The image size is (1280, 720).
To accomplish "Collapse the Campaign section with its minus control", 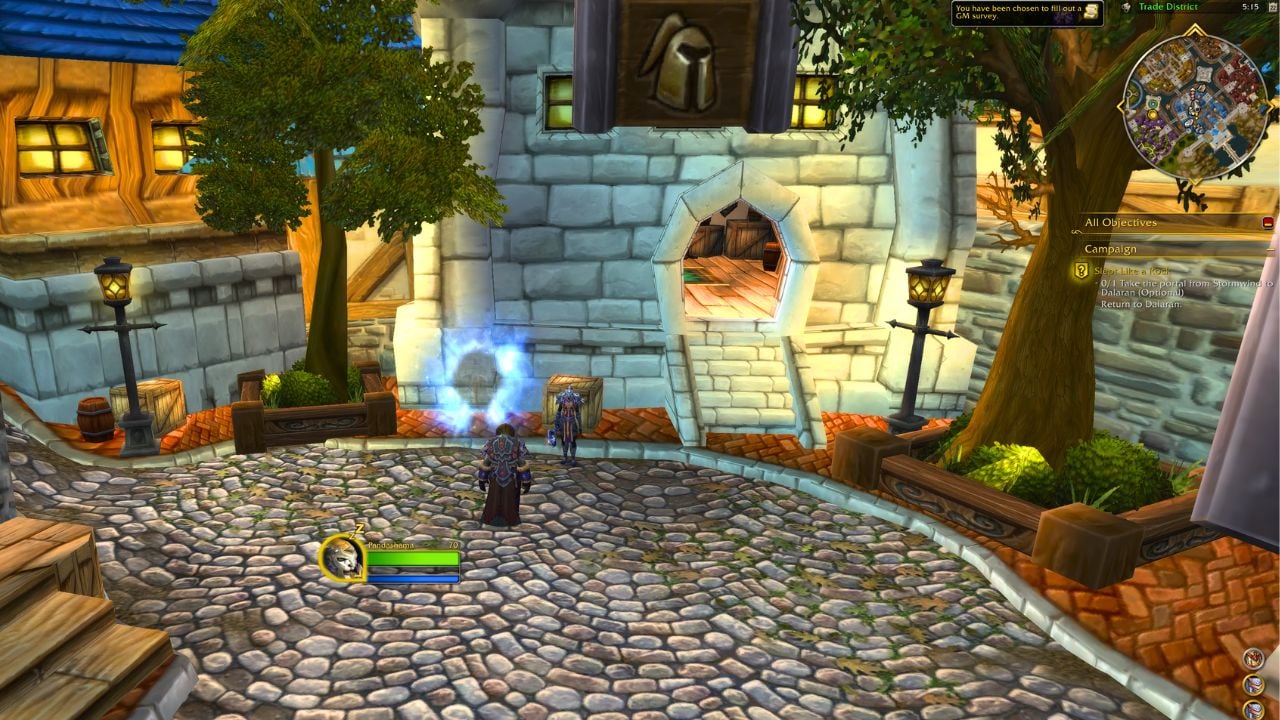I will tap(1270, 250).
